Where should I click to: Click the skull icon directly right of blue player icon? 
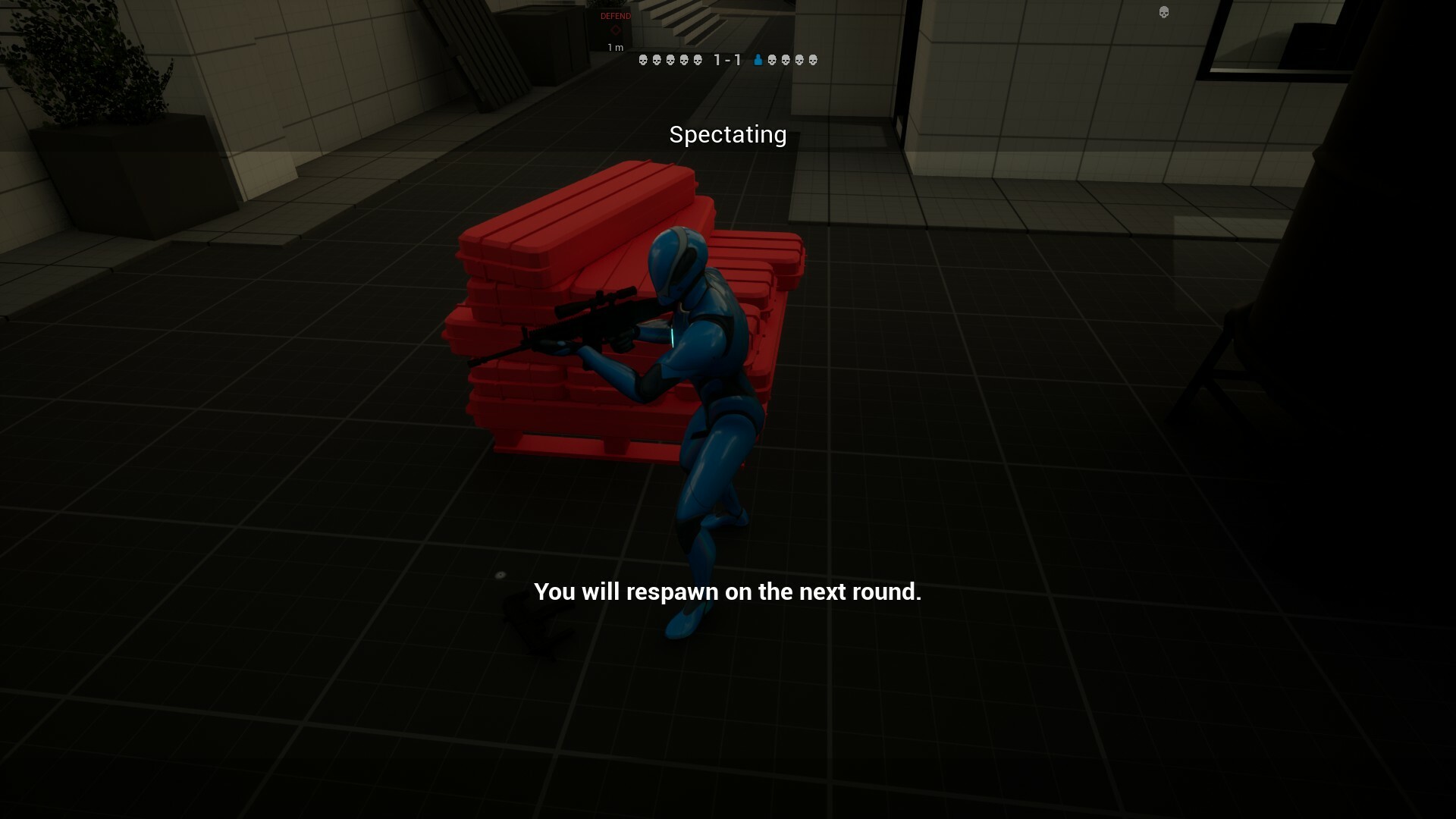point(772,61)
